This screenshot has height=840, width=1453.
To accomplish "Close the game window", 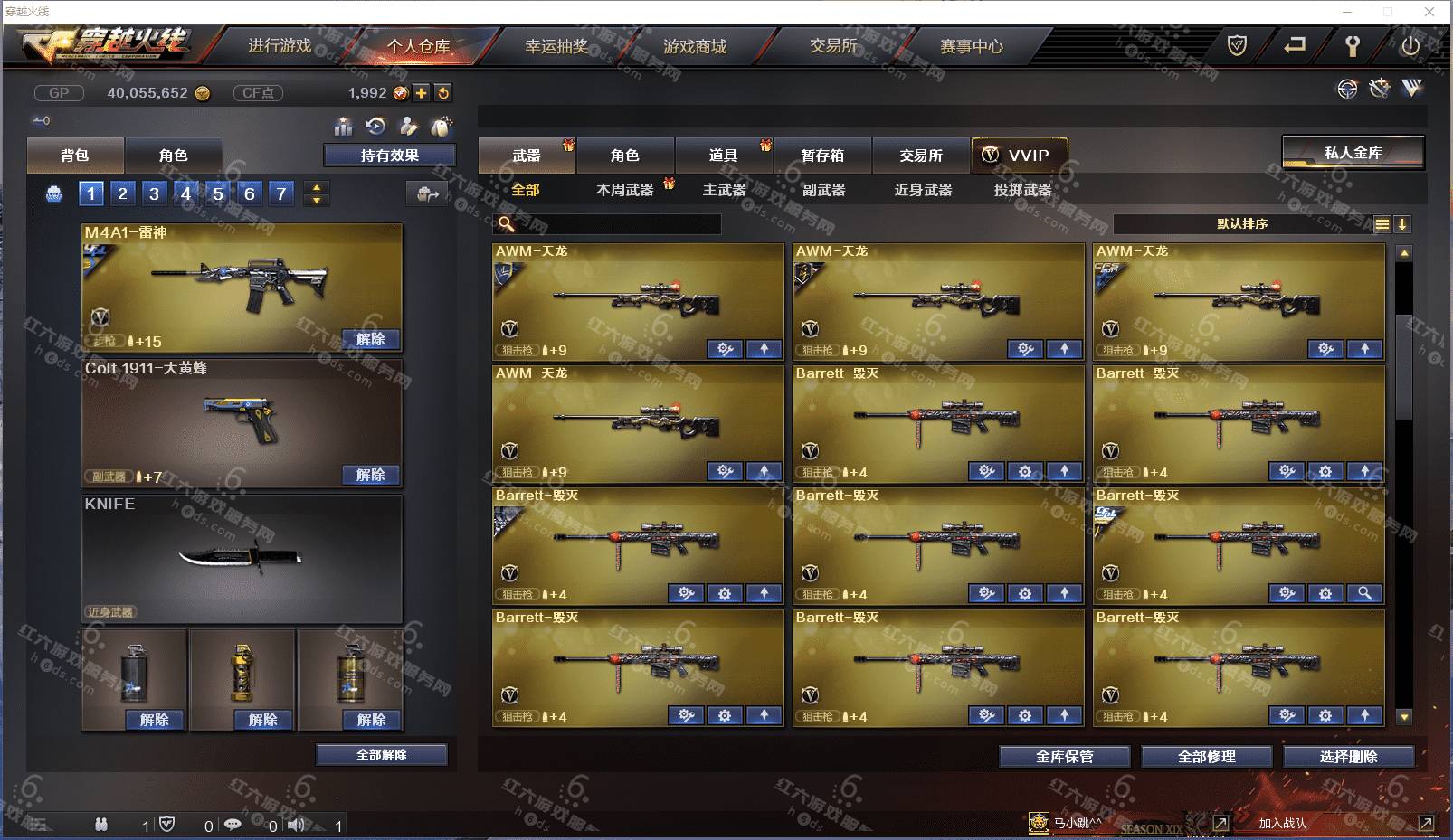I will point(1429,12).
